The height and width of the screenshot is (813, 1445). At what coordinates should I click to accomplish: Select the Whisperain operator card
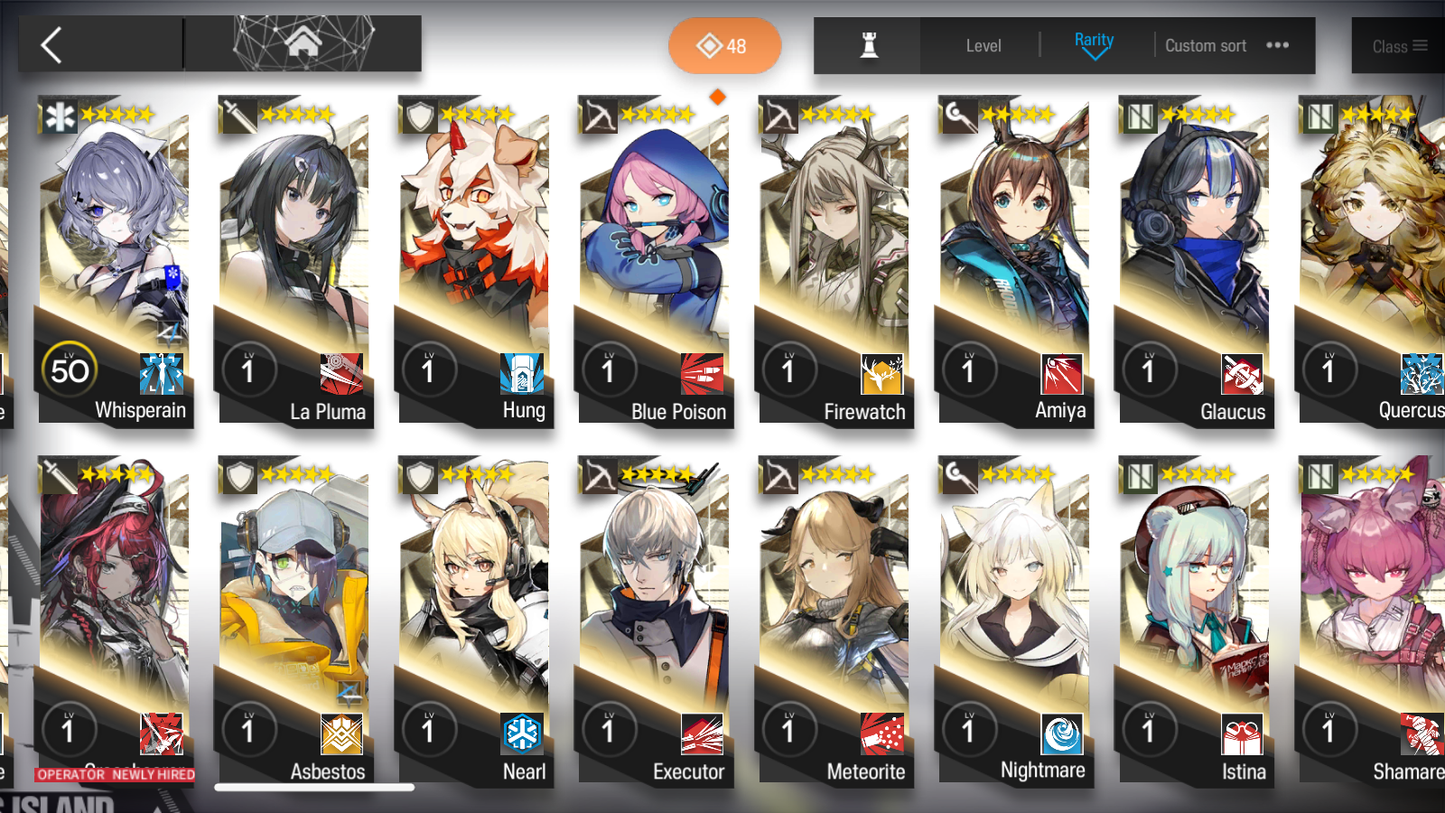pyautogui.click(x=114, y=260)
